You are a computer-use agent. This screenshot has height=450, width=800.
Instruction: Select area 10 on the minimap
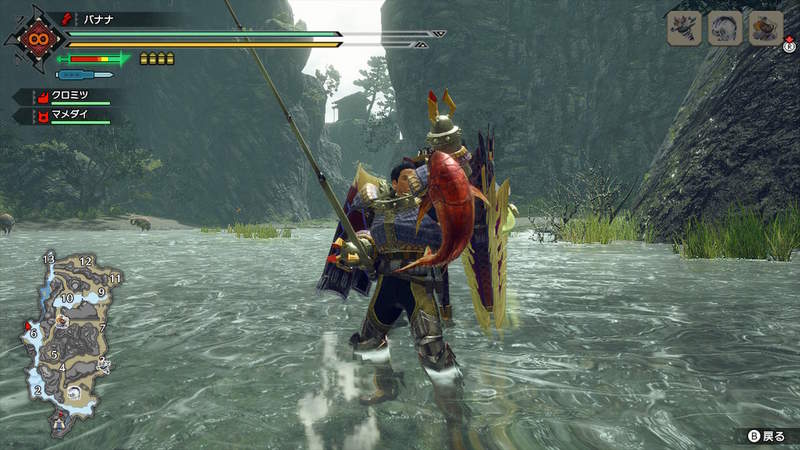[x=67, y=298]
